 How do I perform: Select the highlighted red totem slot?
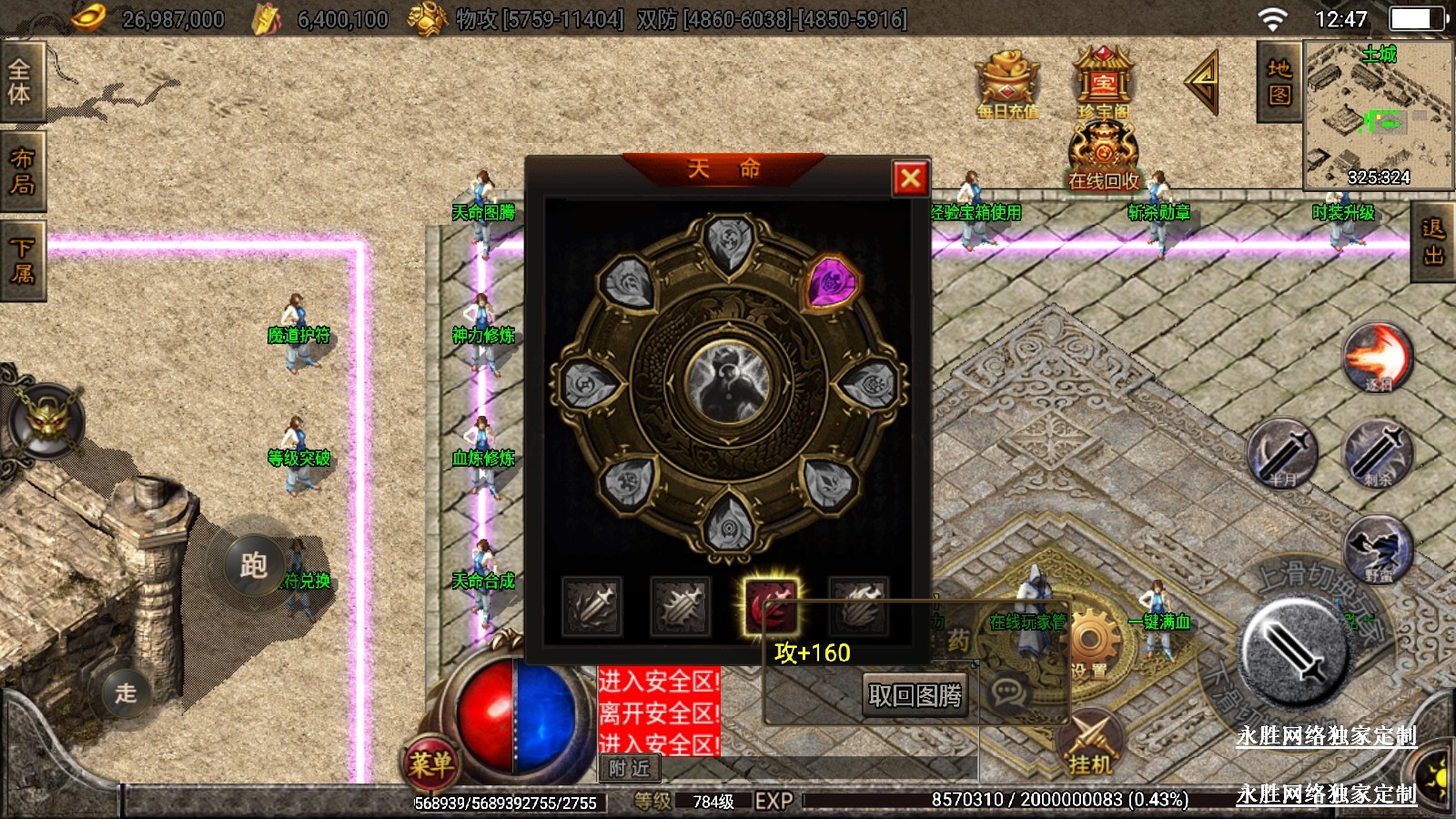pos(771,605)
